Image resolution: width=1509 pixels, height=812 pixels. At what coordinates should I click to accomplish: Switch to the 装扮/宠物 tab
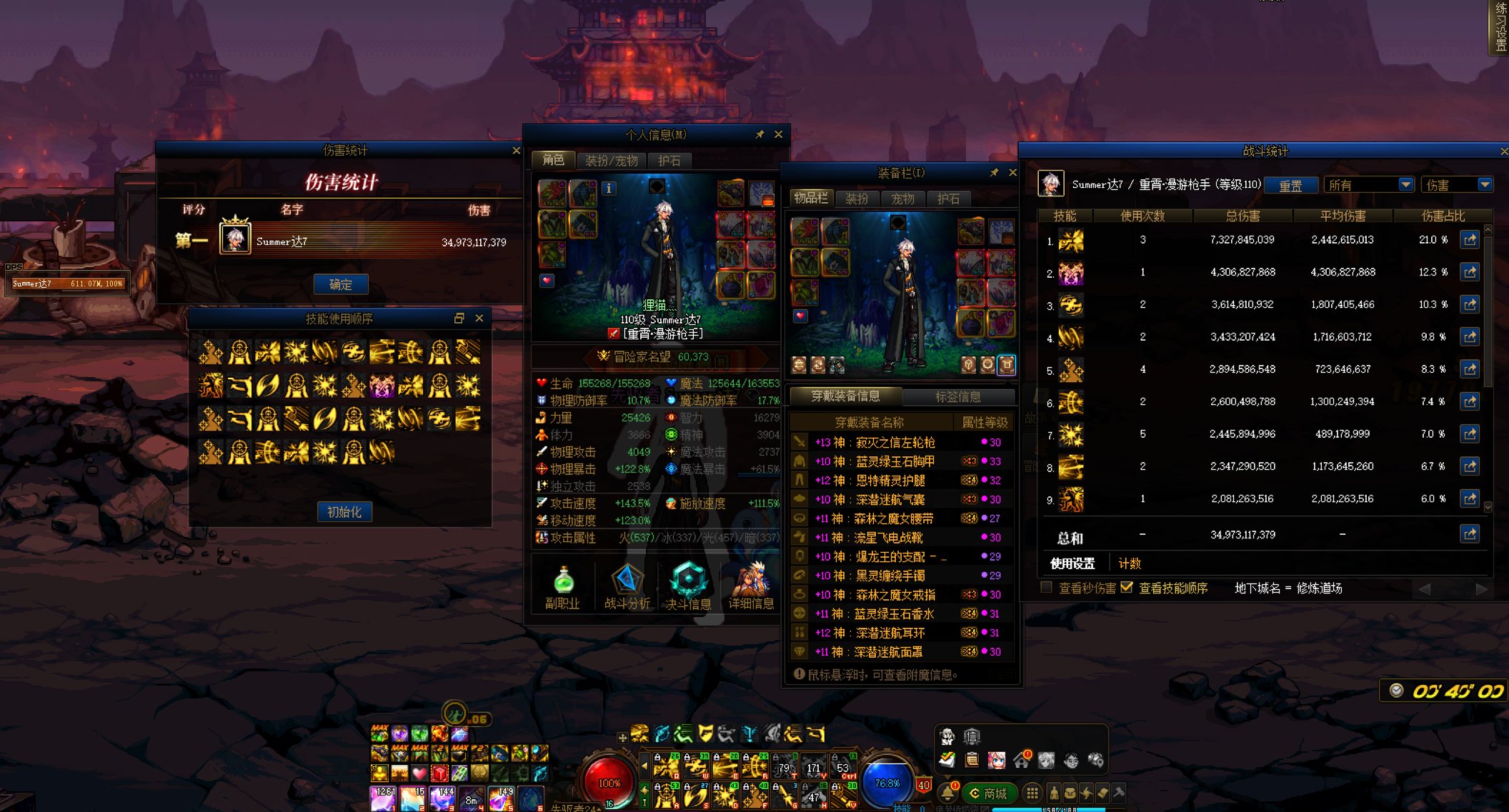coord(611,161)
